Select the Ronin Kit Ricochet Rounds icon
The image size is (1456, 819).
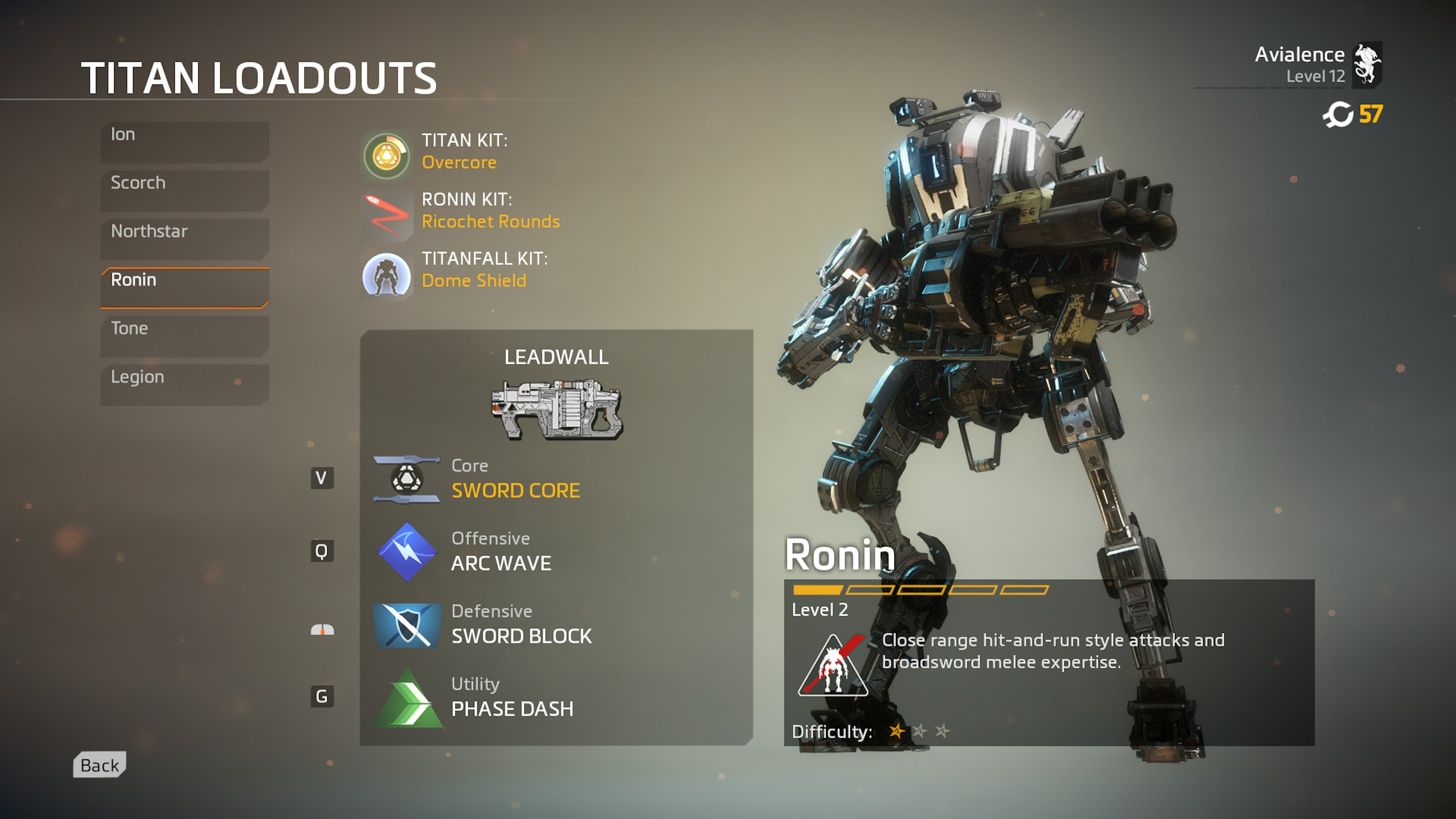pyautogui.click(x=386, y=215)
